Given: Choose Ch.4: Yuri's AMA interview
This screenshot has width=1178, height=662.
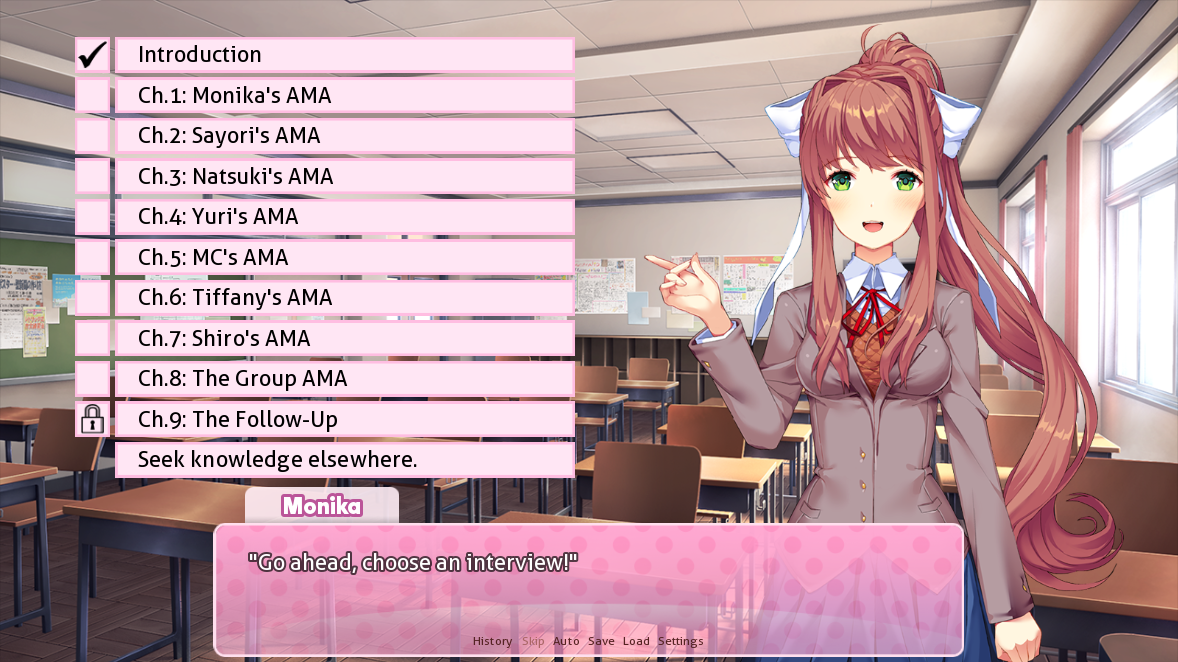Looking at the screenshot, I should click(344, 217).
